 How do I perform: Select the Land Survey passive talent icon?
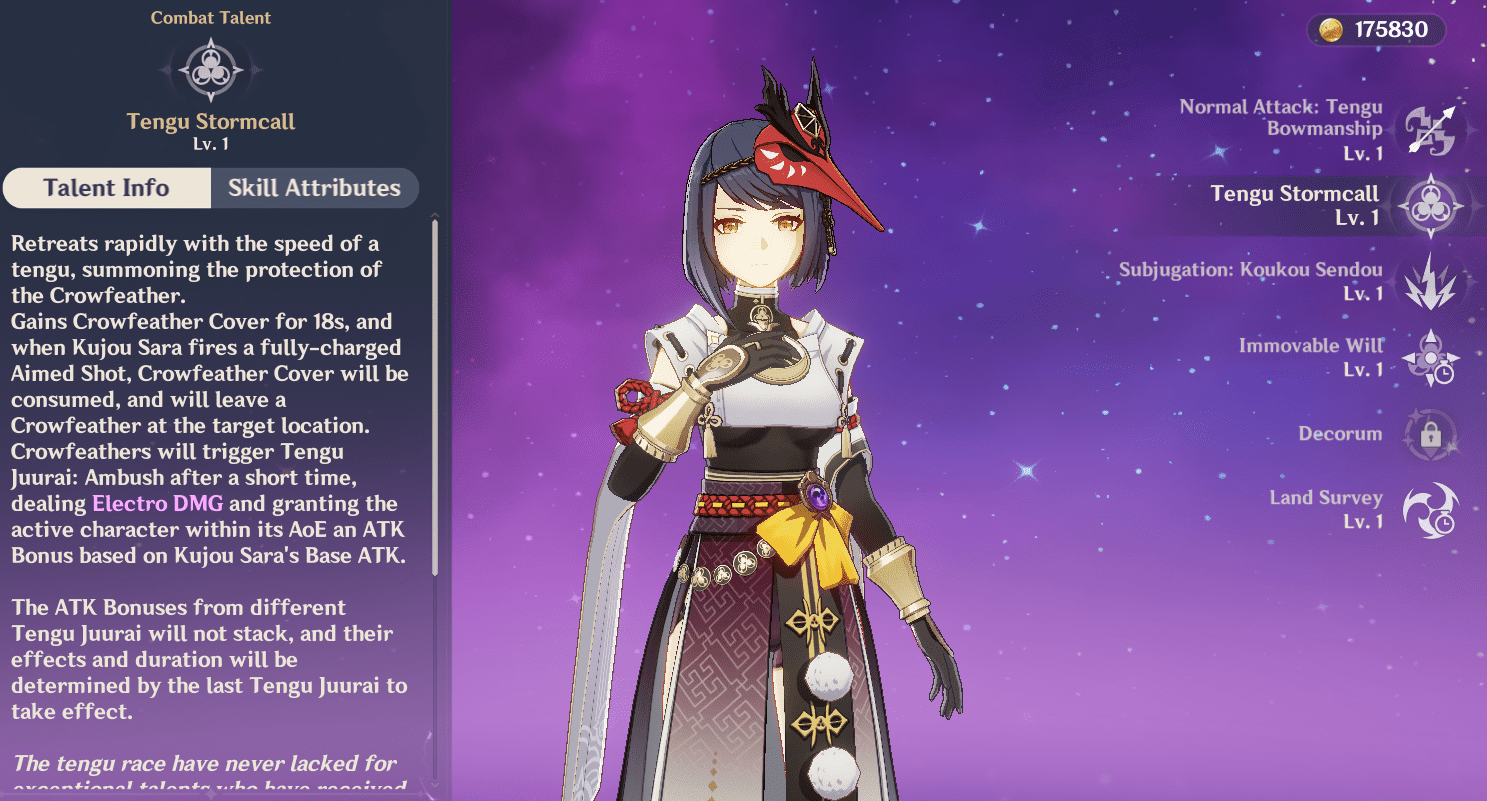(x=1430, y=510)
